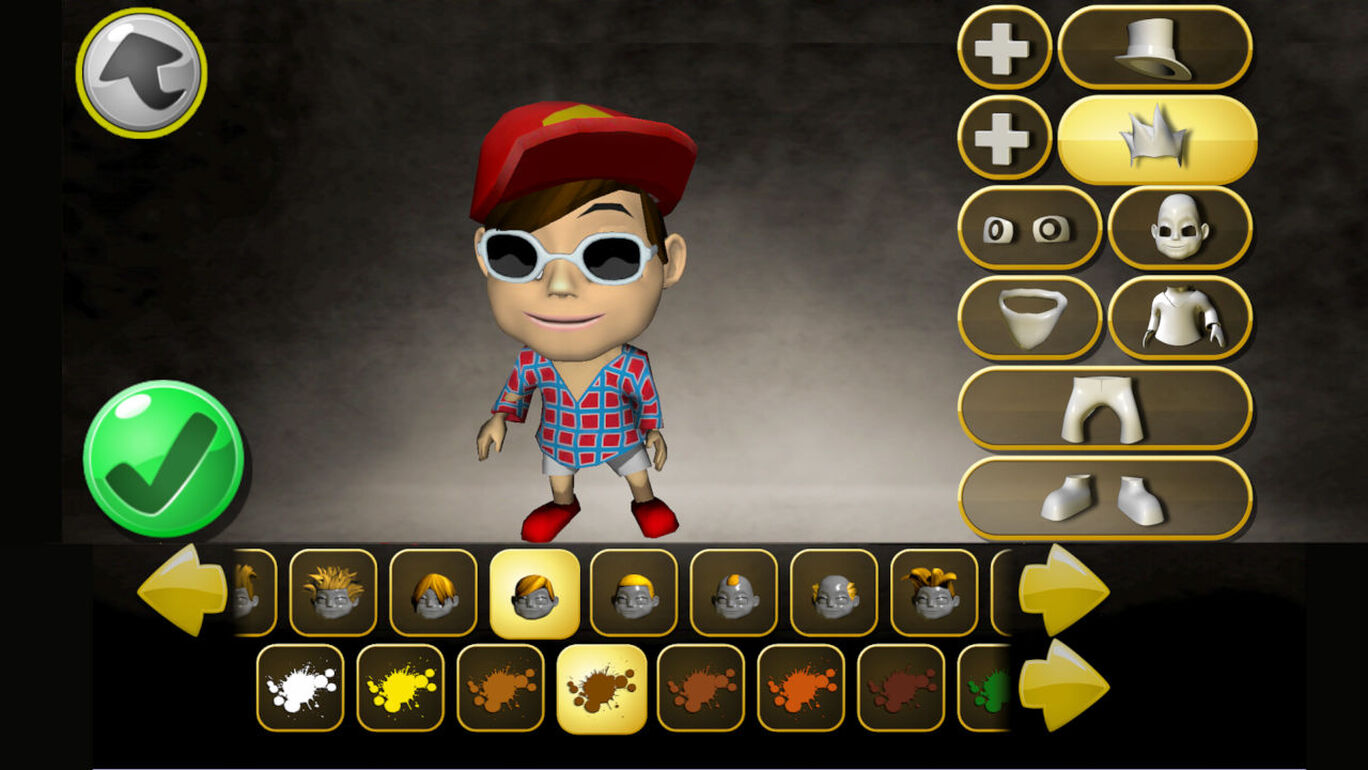Open the hat category

[1155, 48]
